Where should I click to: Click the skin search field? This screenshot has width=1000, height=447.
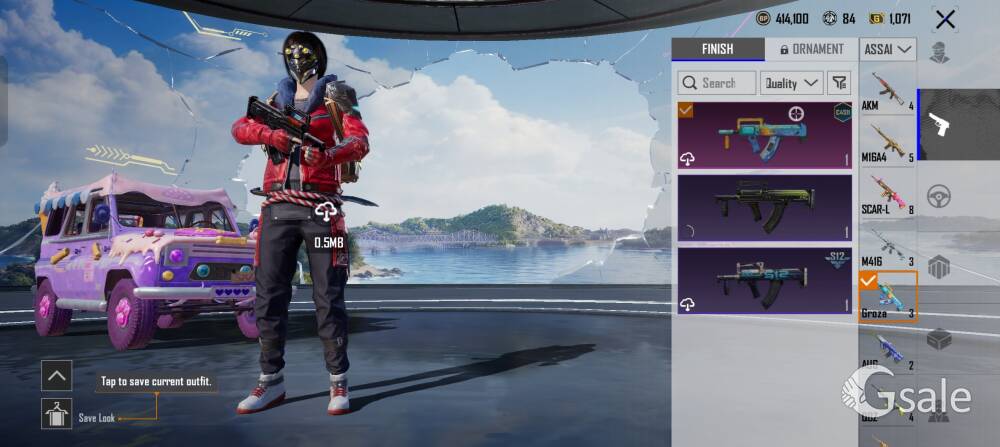point(717,83)
